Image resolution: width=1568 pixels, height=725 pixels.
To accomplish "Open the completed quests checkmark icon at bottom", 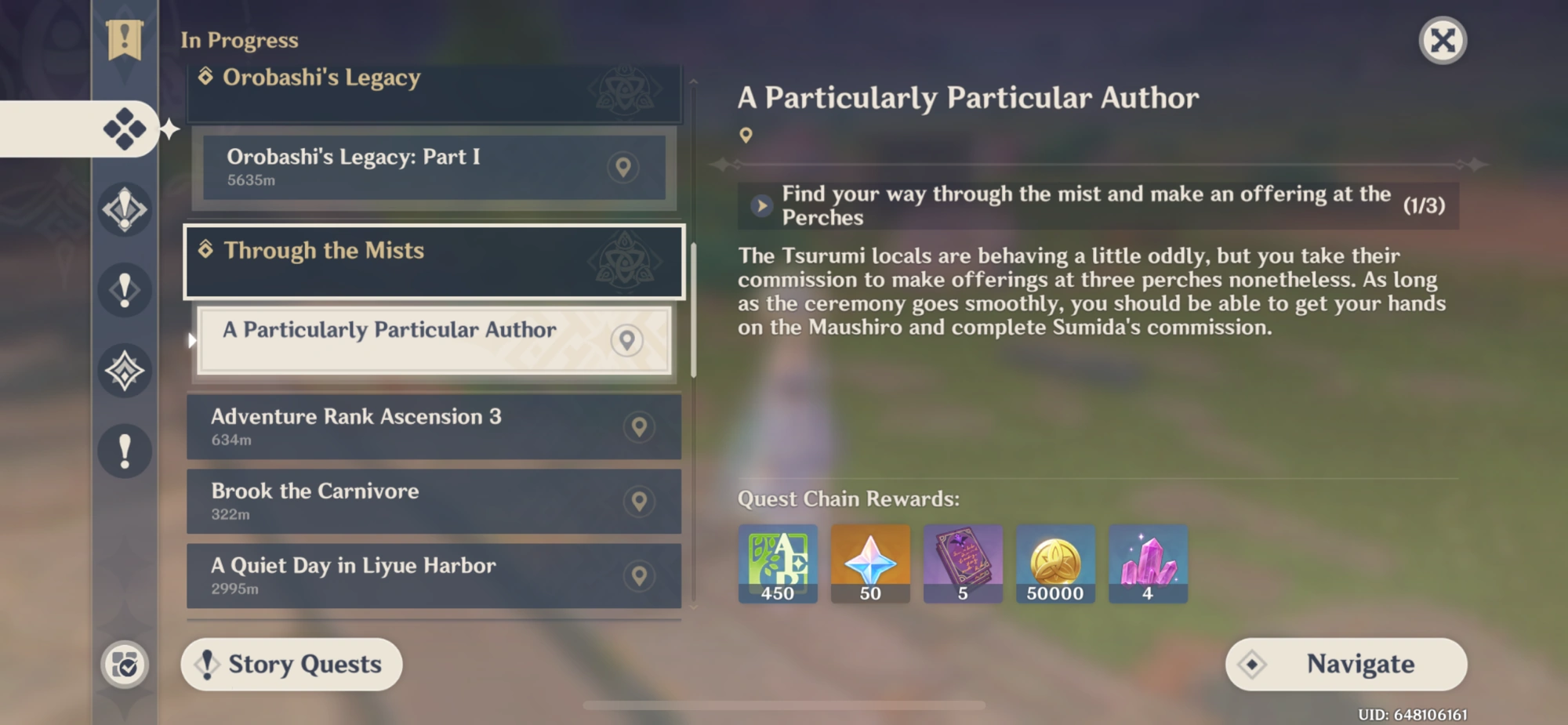I will 125,663.
